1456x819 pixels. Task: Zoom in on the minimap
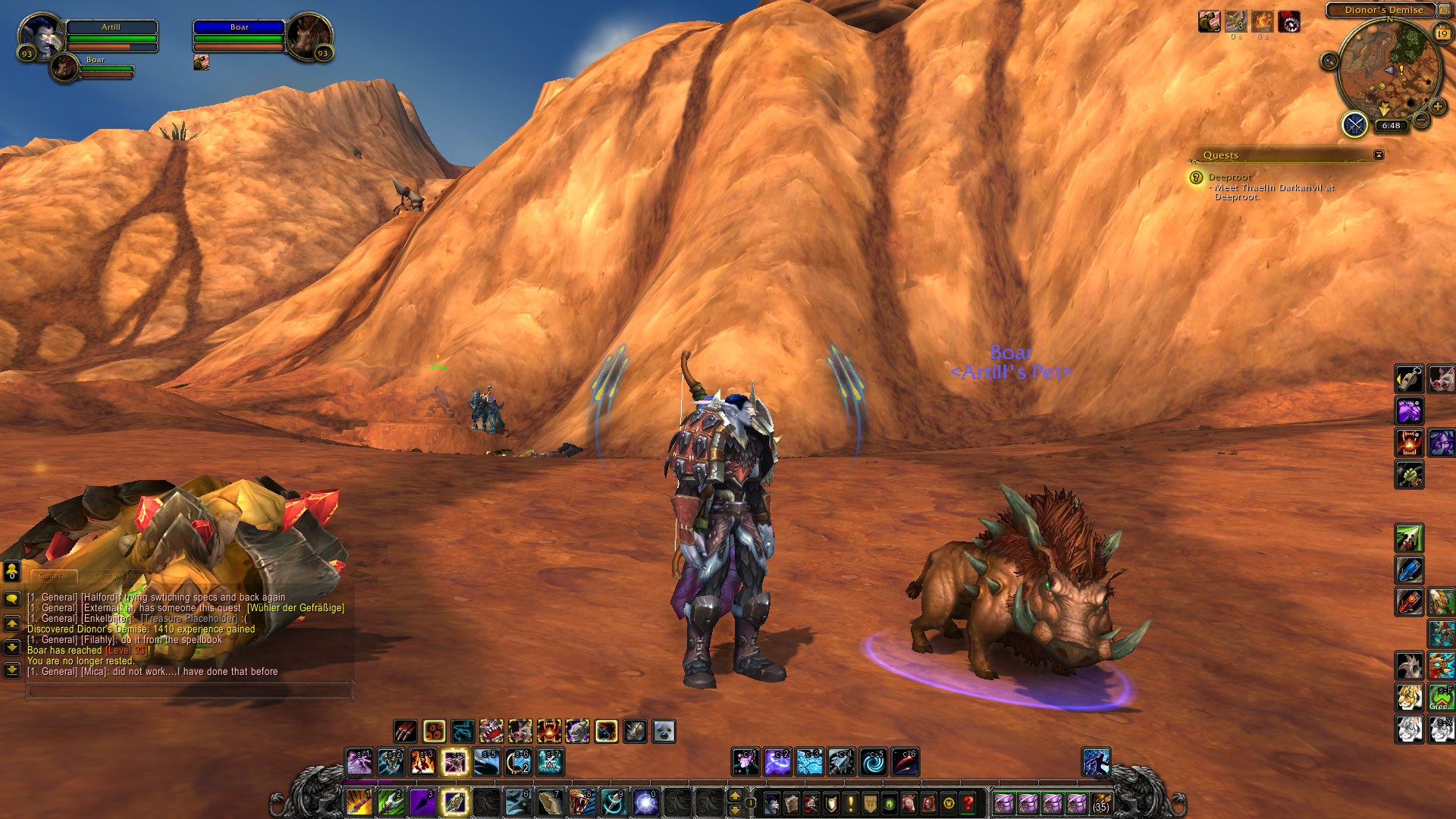[1437, 106]
